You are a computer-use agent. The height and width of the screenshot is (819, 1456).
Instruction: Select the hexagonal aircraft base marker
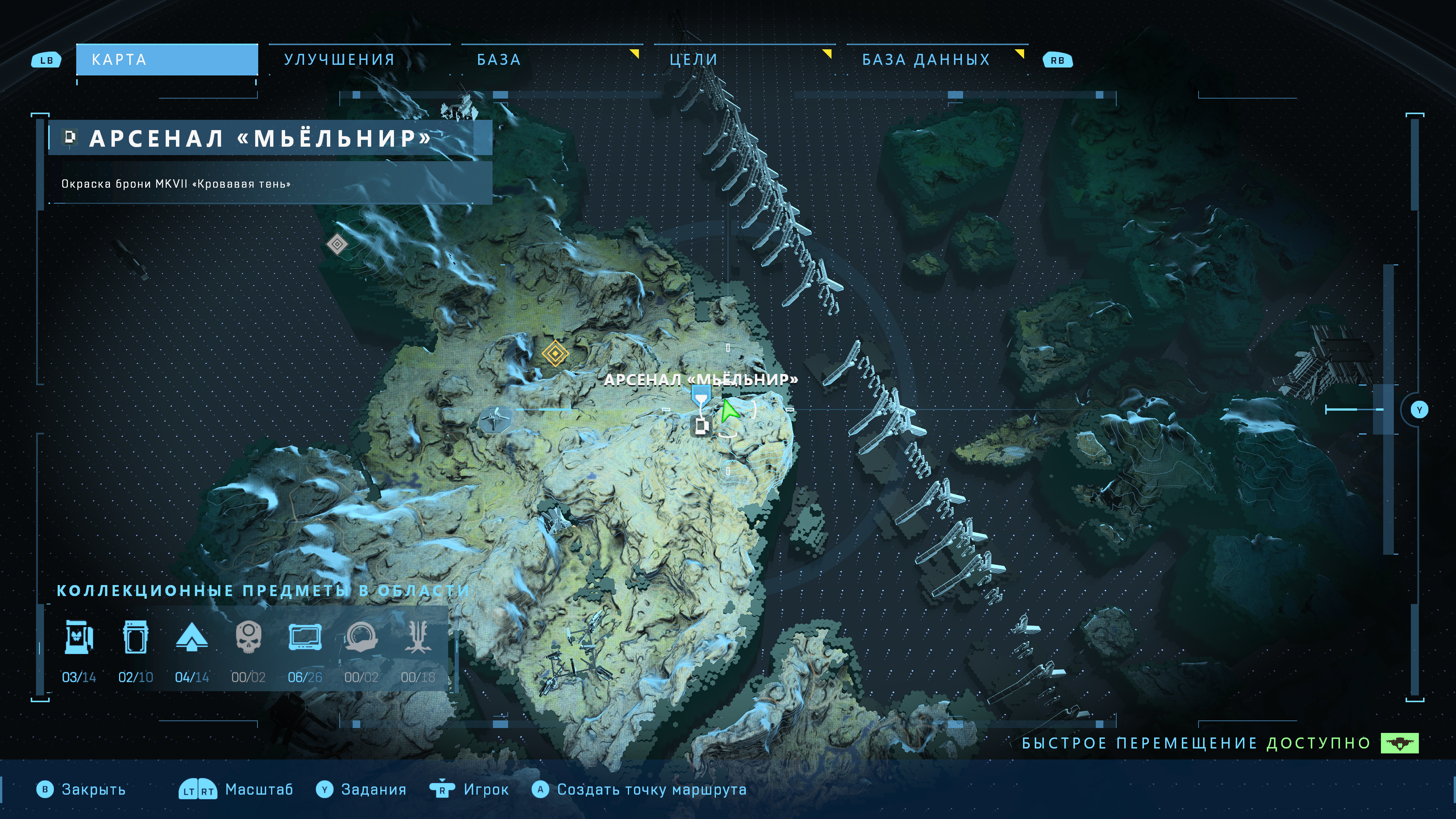[x=495, y=420]
